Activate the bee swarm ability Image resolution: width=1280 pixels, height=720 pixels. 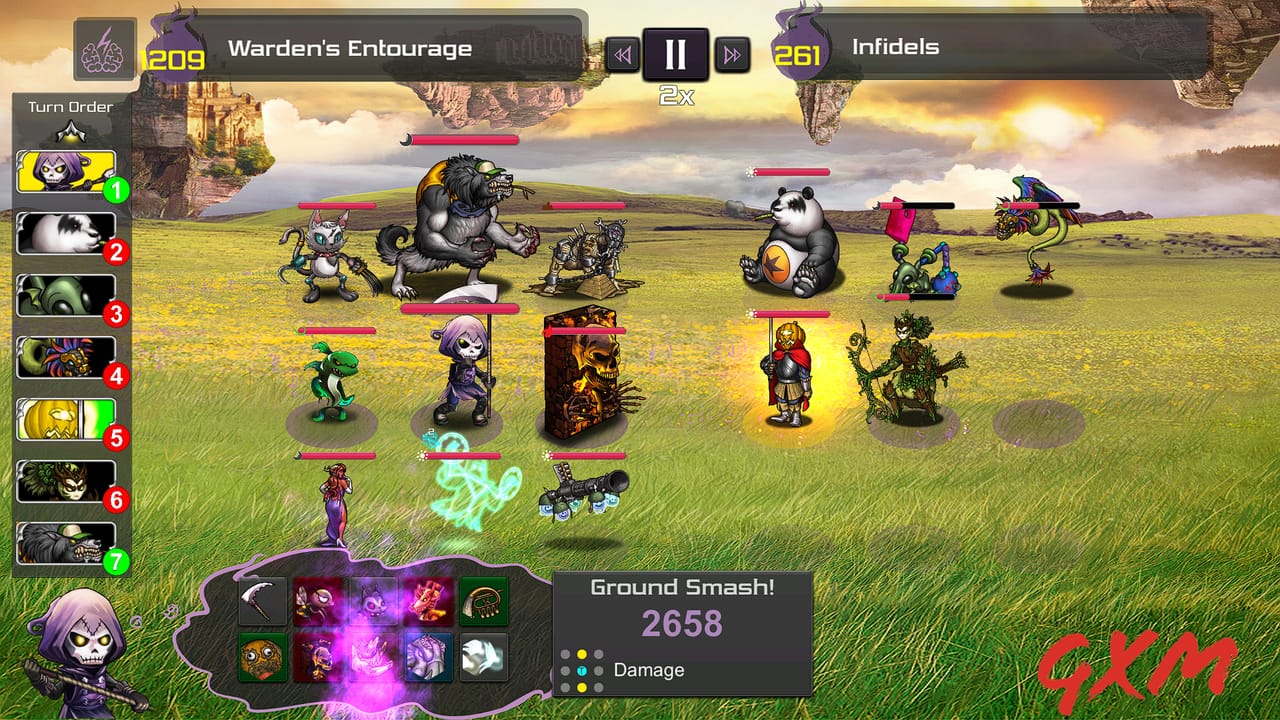[317, 601]
